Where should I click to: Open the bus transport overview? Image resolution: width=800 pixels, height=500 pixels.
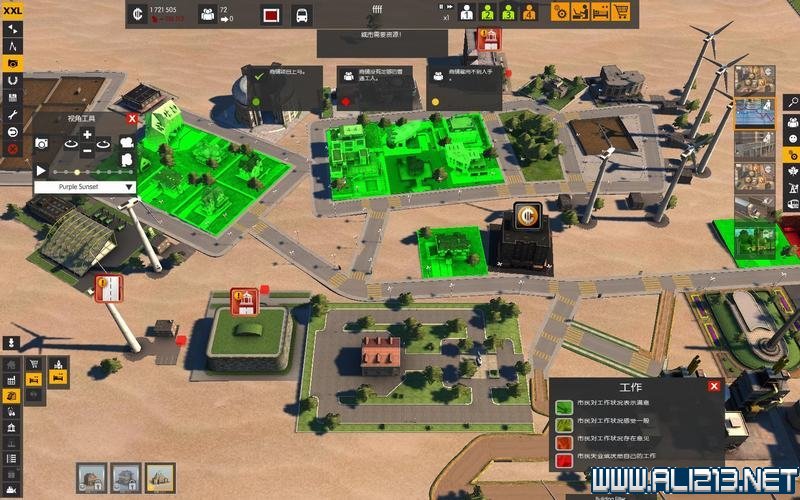(x=301, y=15)
